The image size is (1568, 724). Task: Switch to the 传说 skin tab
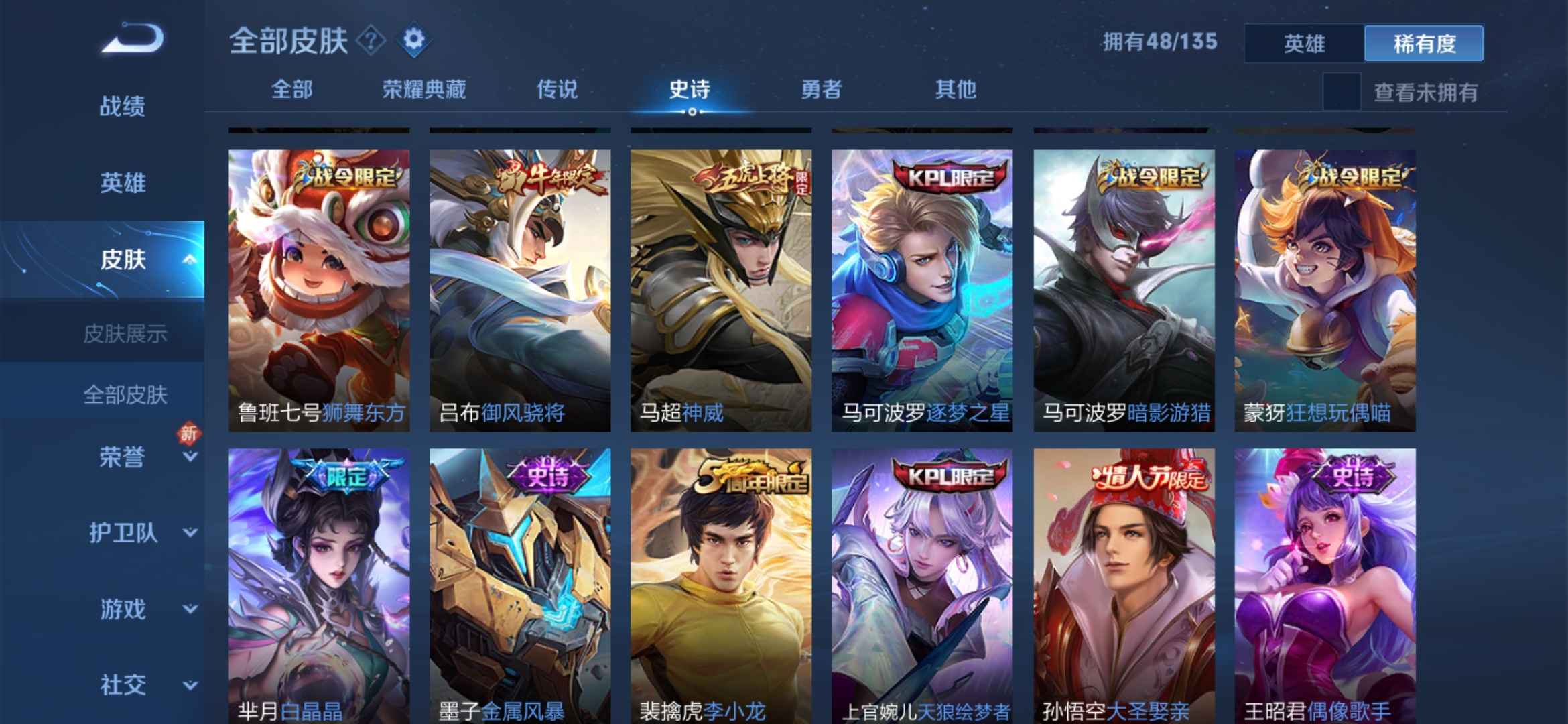[558, 88]
